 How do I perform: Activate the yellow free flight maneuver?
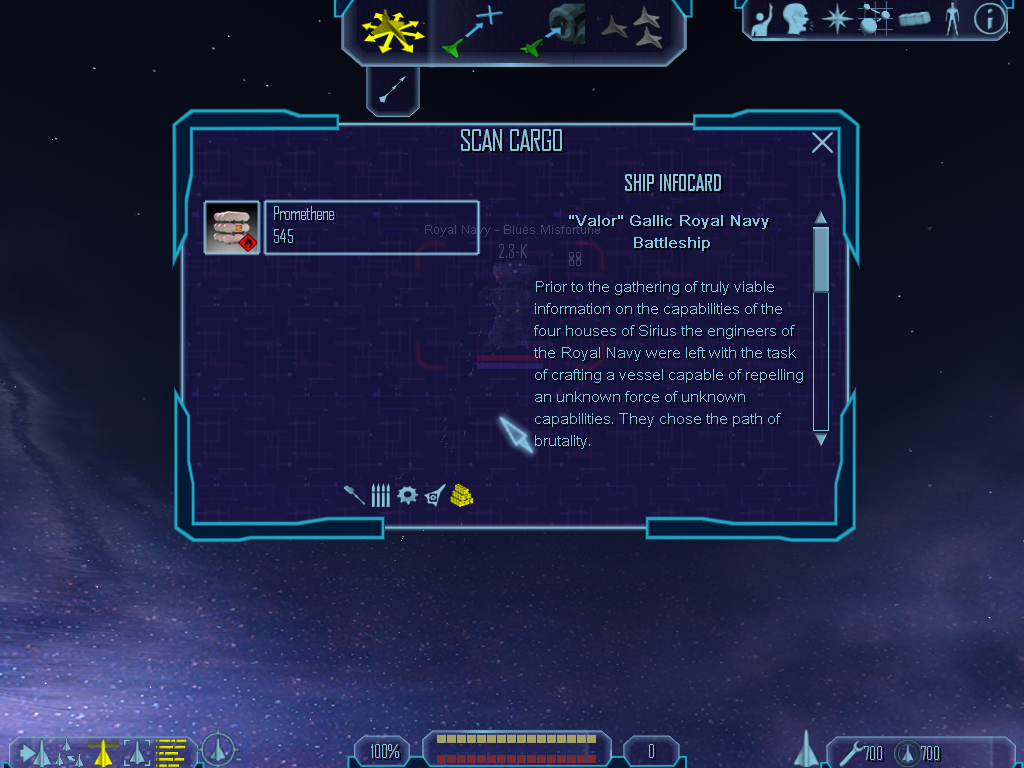click(393, 30)
